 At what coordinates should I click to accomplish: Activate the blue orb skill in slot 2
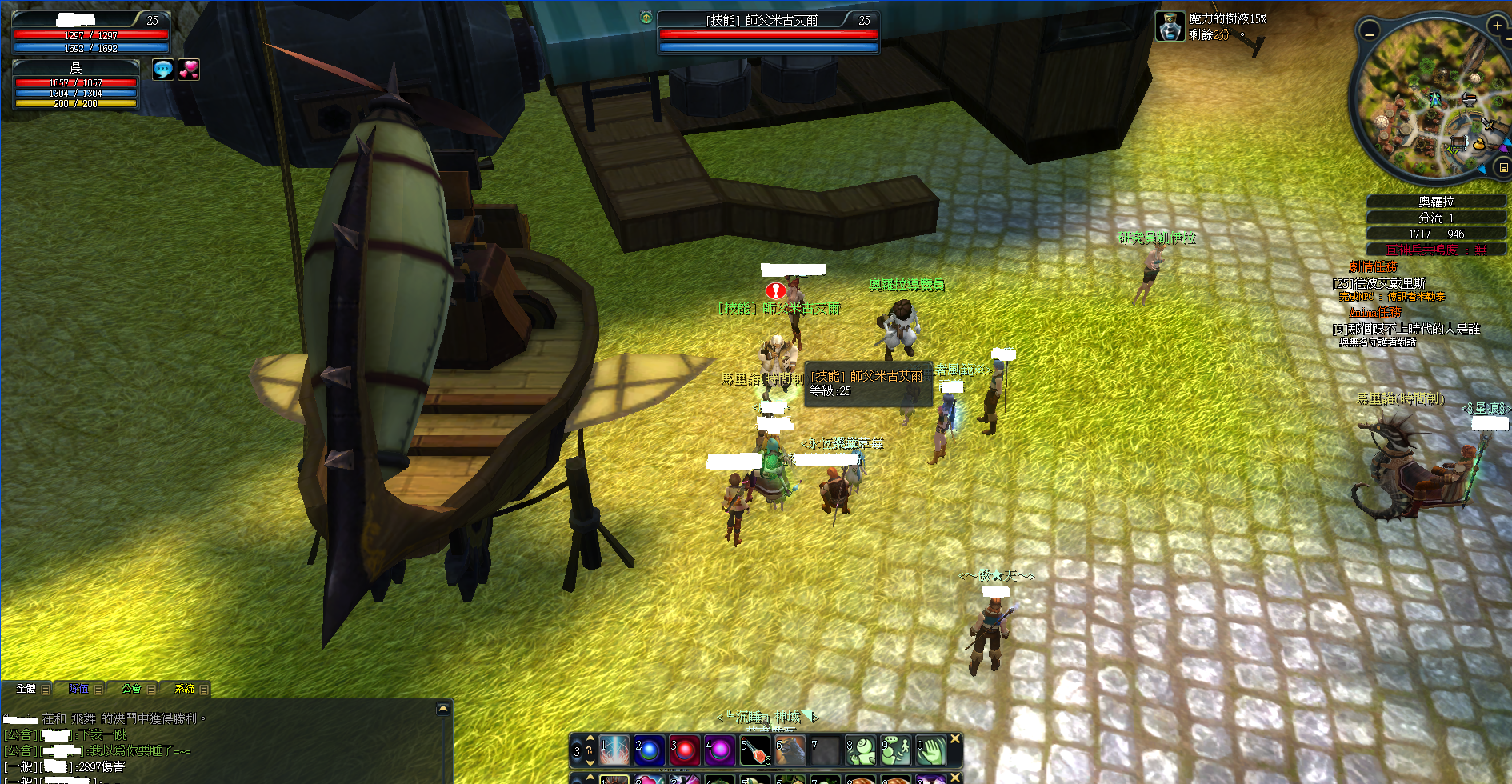coord(649,750)
